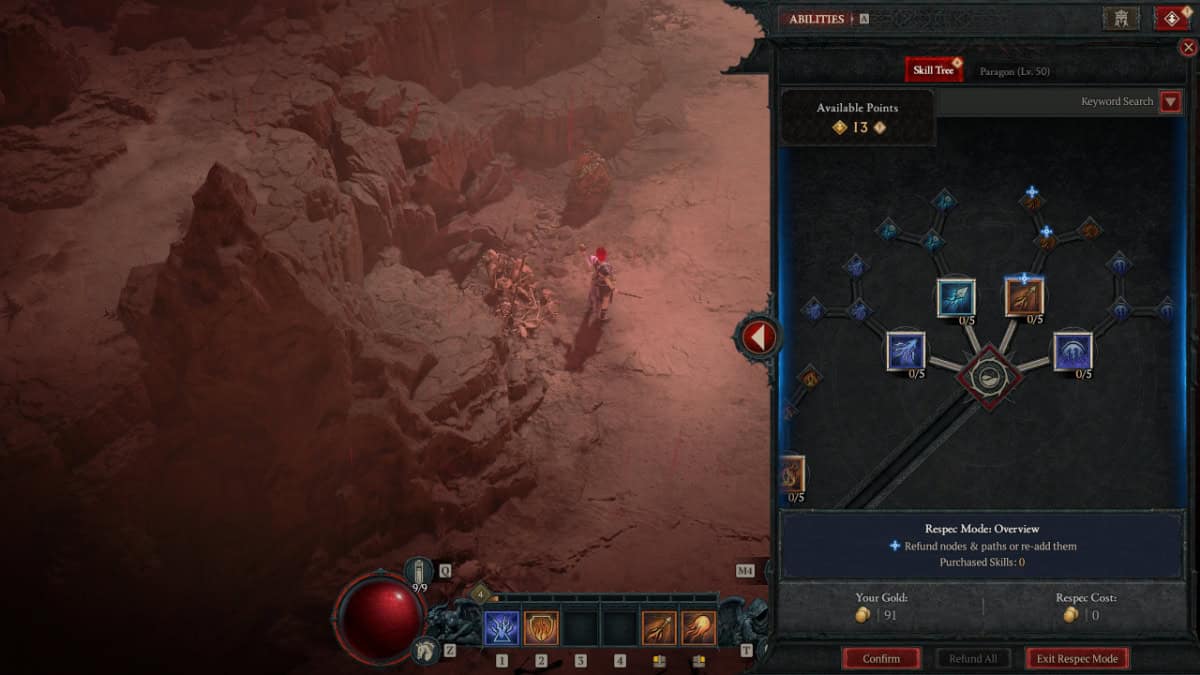The width and height of the screenshot is (1200, 675).
Task: Click the Exit Respec Mode button
Action: click(1077, 658)
